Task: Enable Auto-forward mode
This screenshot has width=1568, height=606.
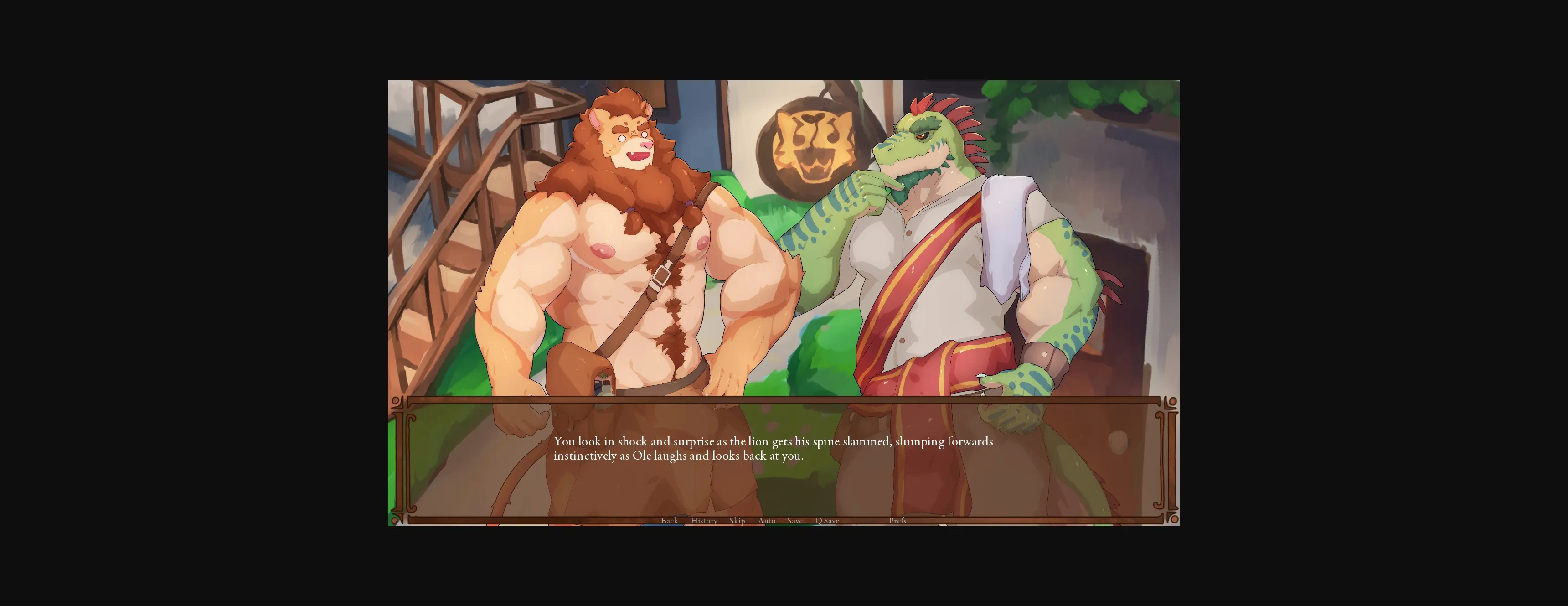Action: (x=766, y=521)
